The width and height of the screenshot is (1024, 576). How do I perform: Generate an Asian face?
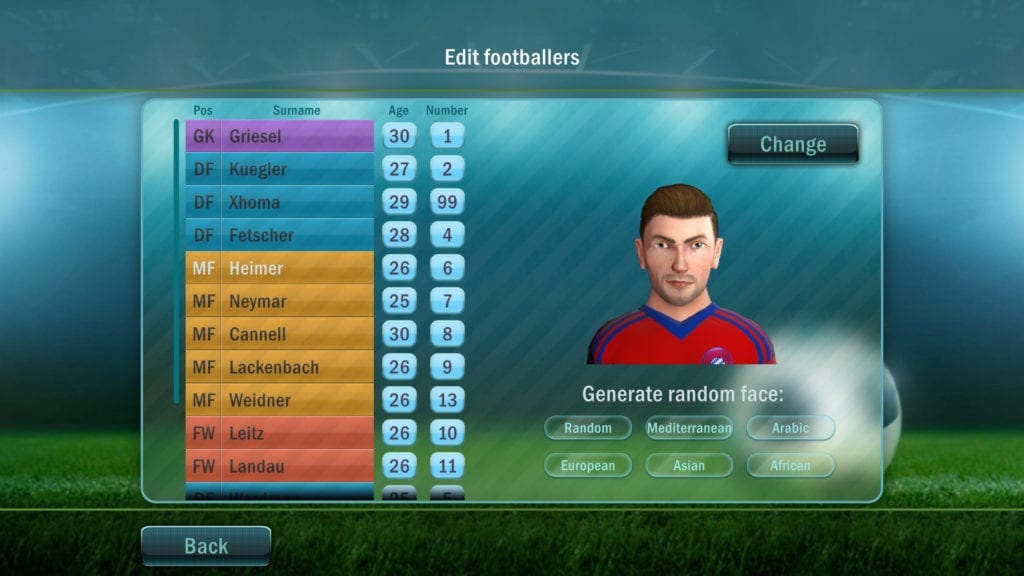(x=689, y=465)
